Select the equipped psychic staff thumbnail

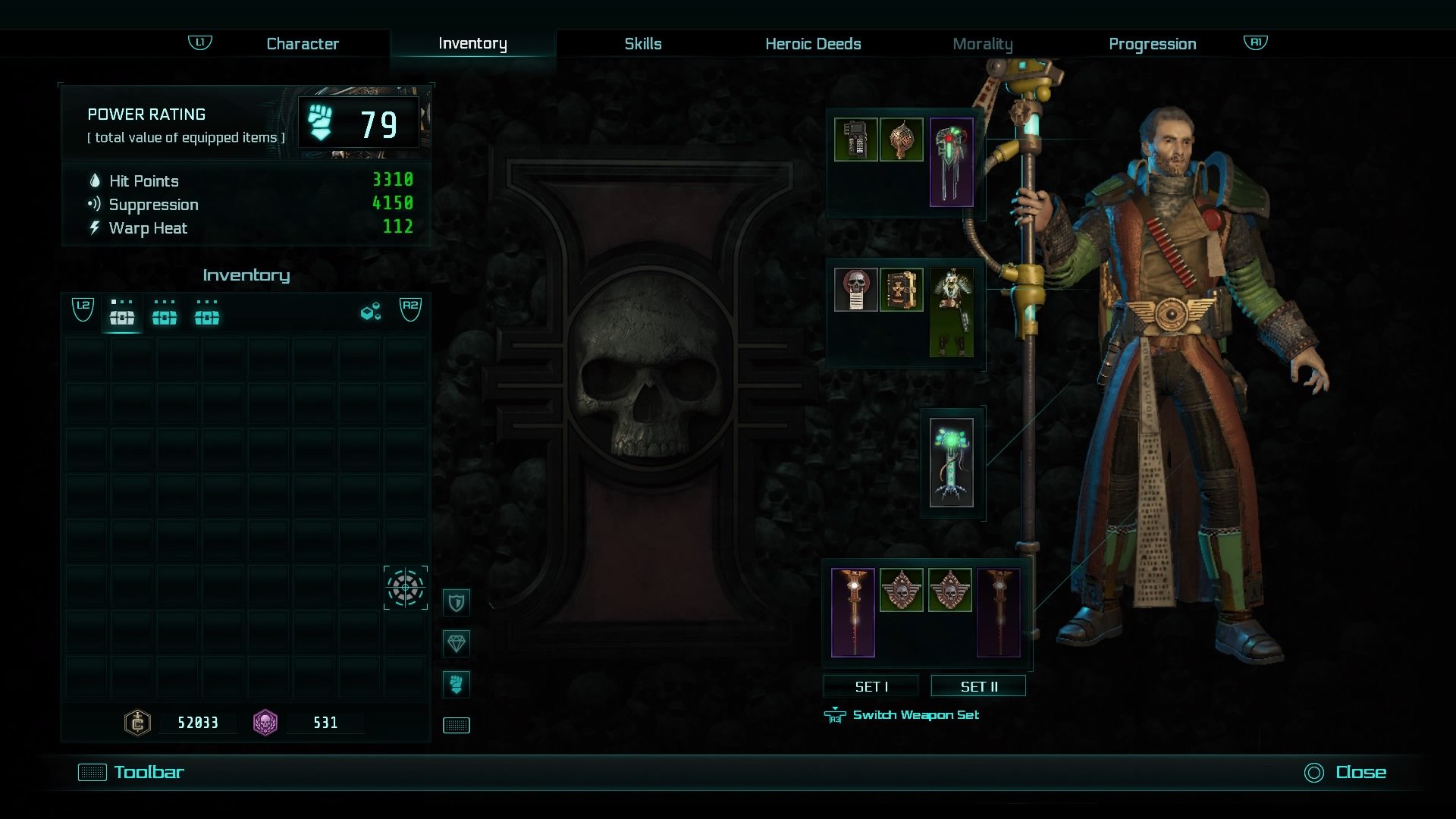pos(952,461)
